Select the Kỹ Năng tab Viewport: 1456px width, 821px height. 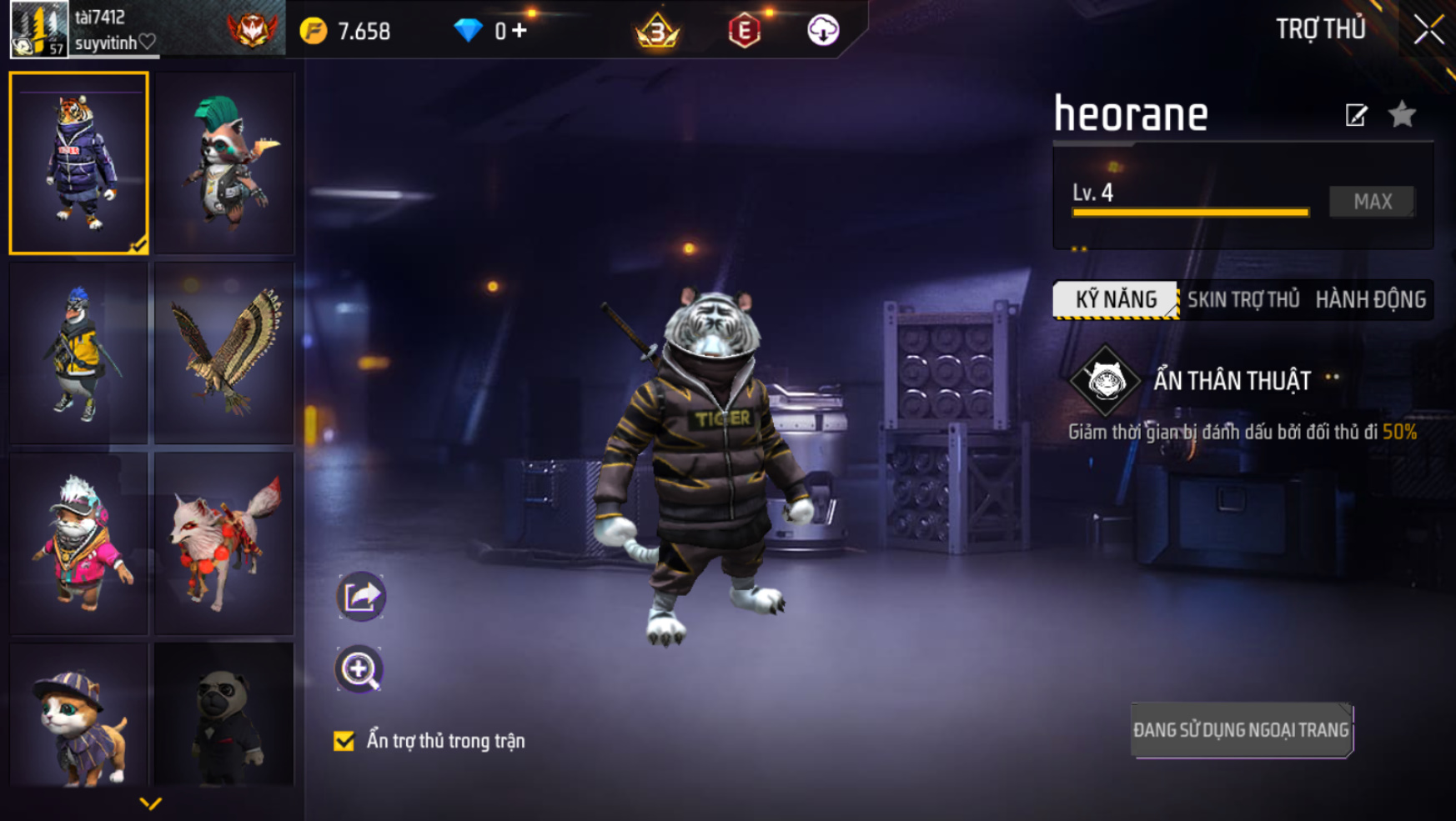click(x=1116, y=300)
